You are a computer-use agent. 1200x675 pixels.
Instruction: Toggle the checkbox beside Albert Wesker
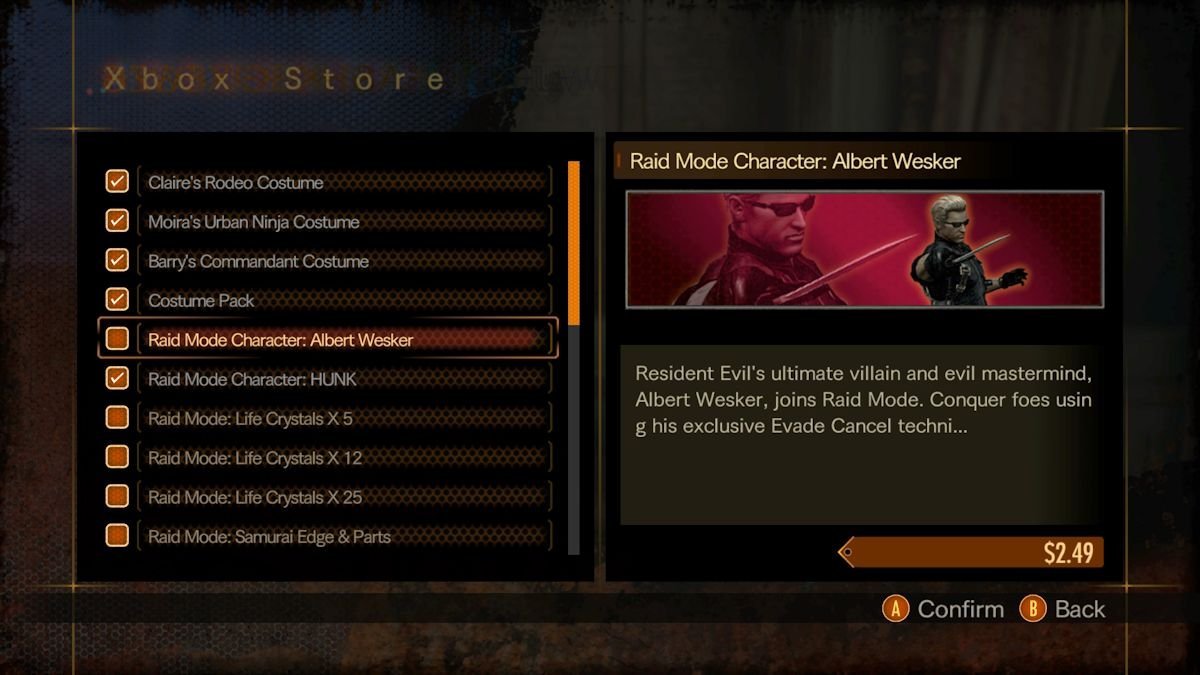pyautogui.click(x=117, y=339)
